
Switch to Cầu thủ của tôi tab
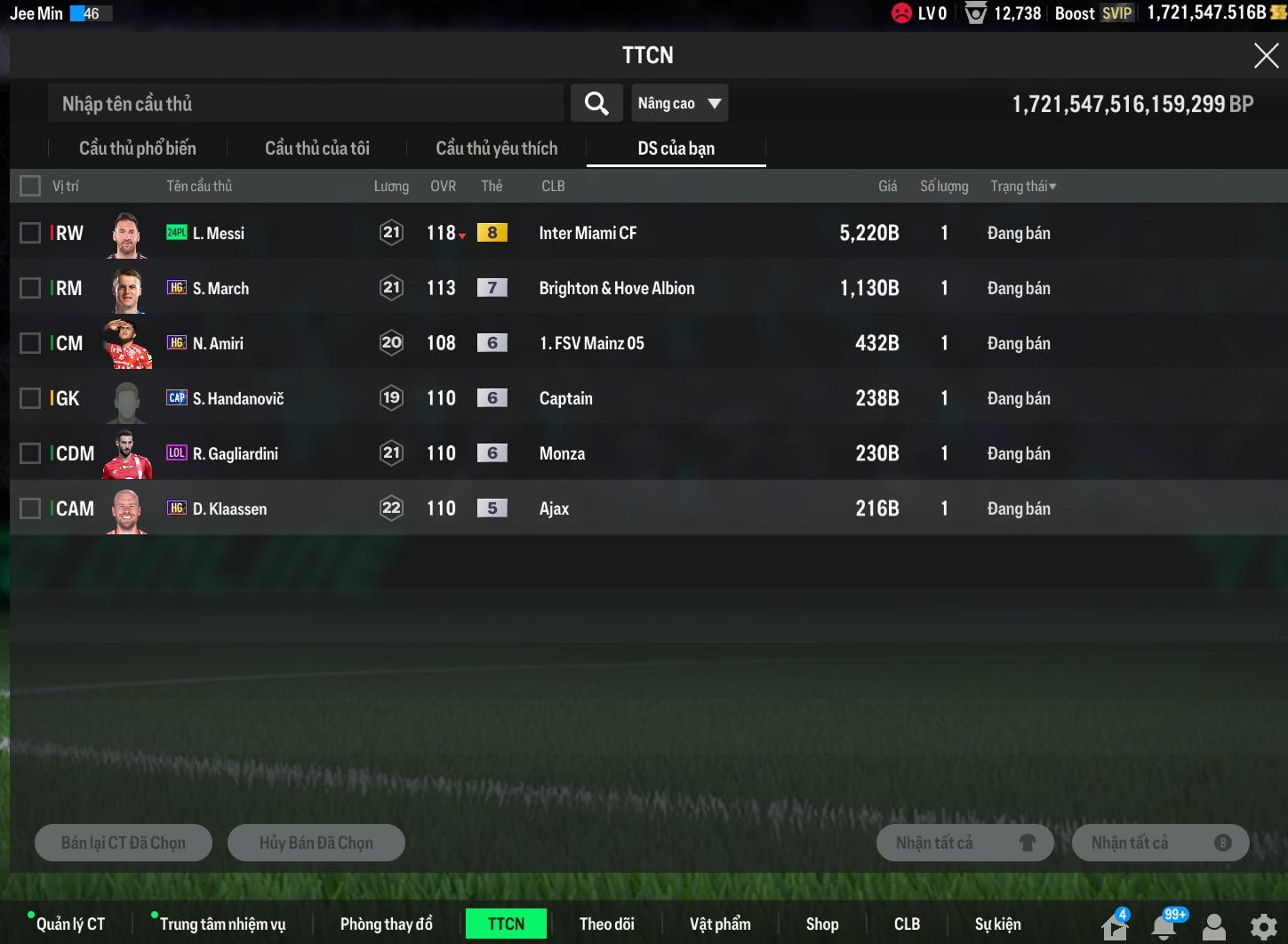pos(317,148)
